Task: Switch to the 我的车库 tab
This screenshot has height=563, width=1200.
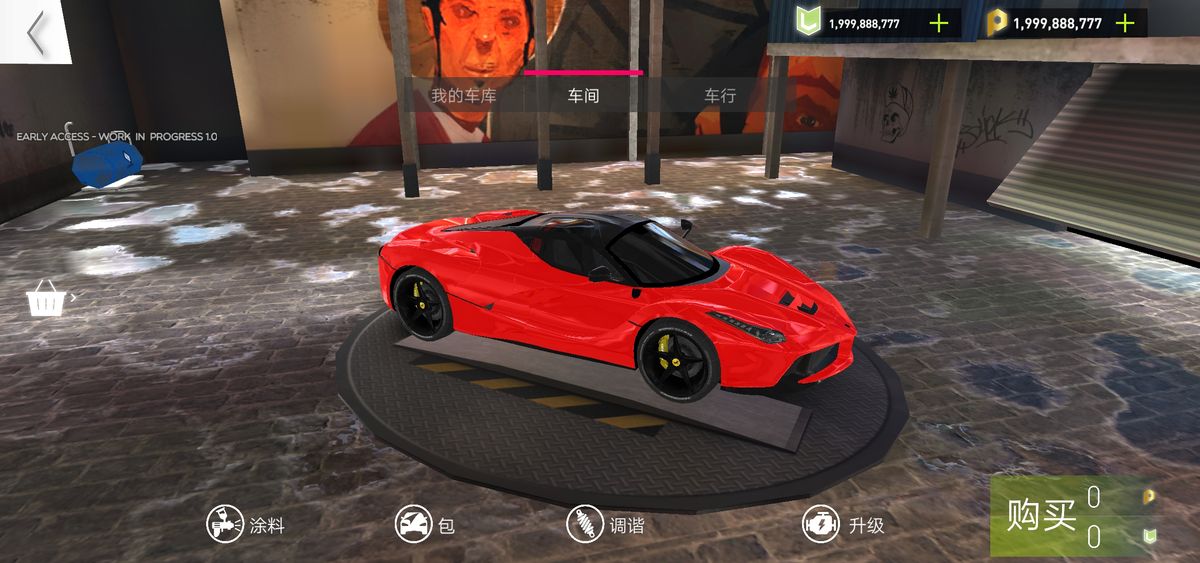Action: [463, 96]
